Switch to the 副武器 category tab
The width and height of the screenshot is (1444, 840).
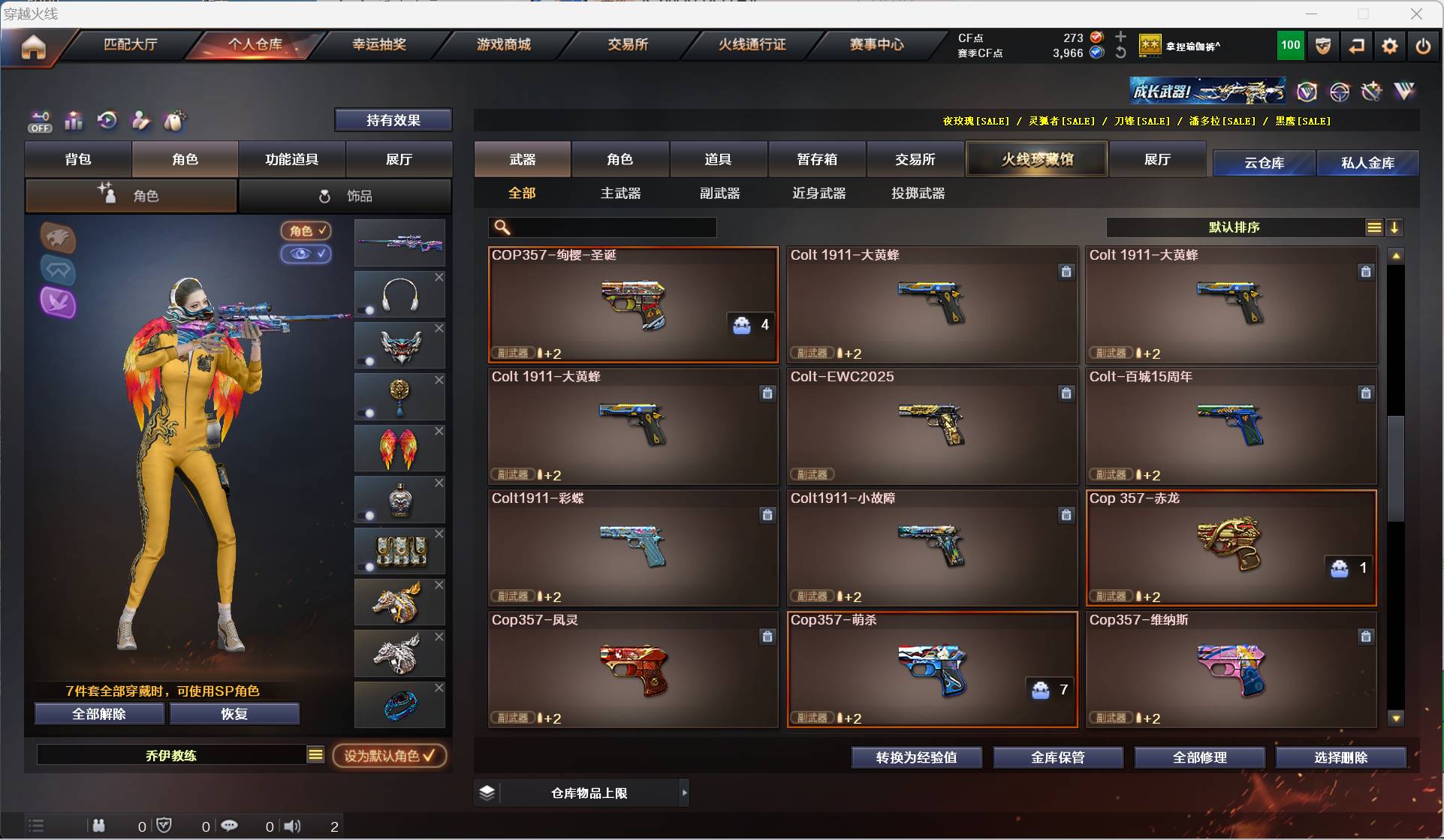pos(718,193)
